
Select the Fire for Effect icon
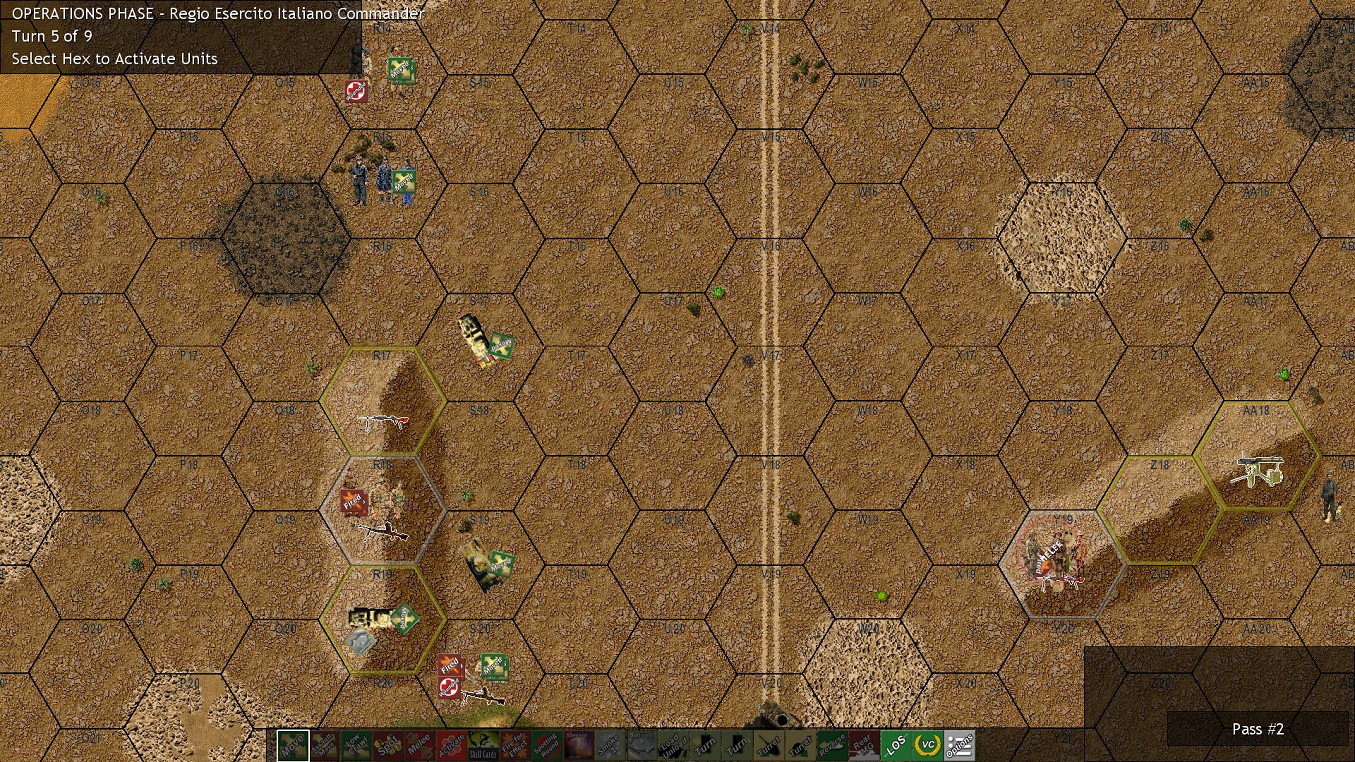click(x=512, y=746)
